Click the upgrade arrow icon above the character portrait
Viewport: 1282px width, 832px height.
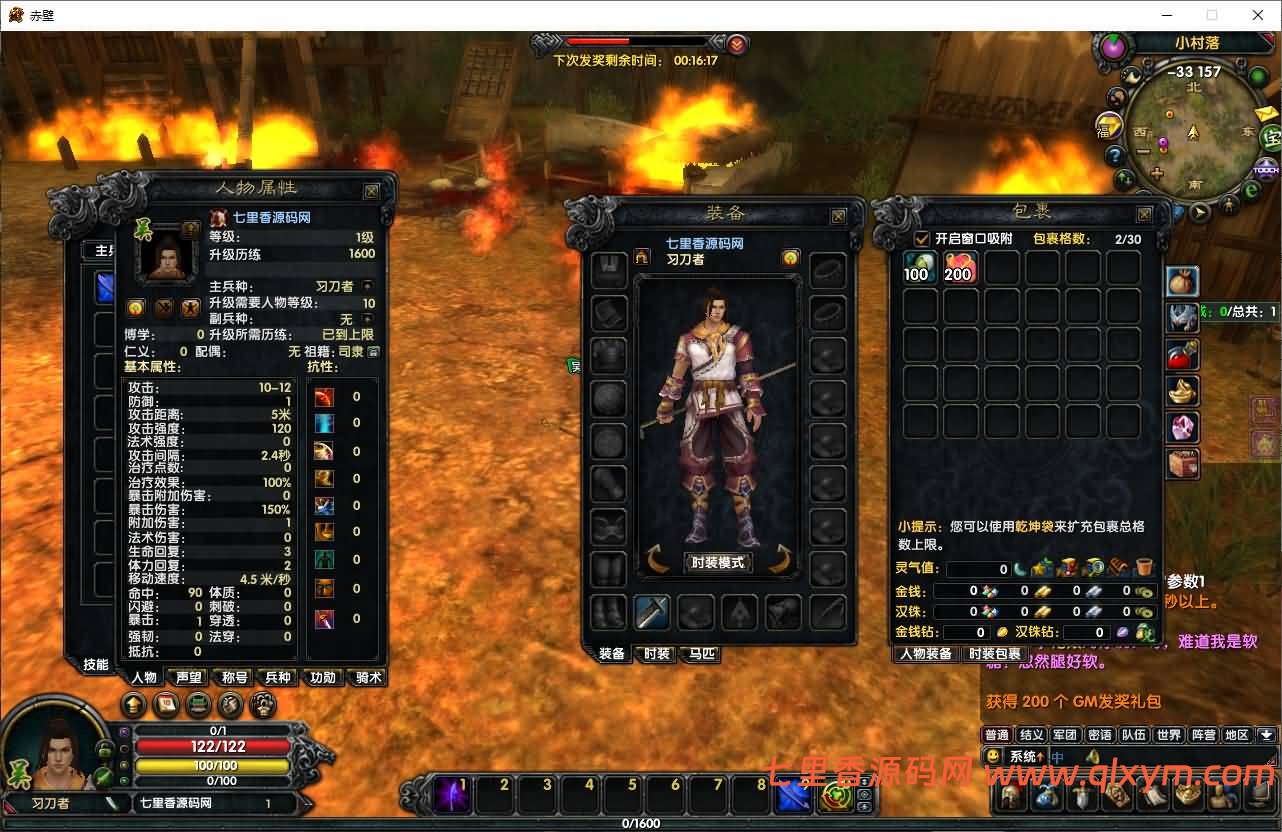[134, 704]
